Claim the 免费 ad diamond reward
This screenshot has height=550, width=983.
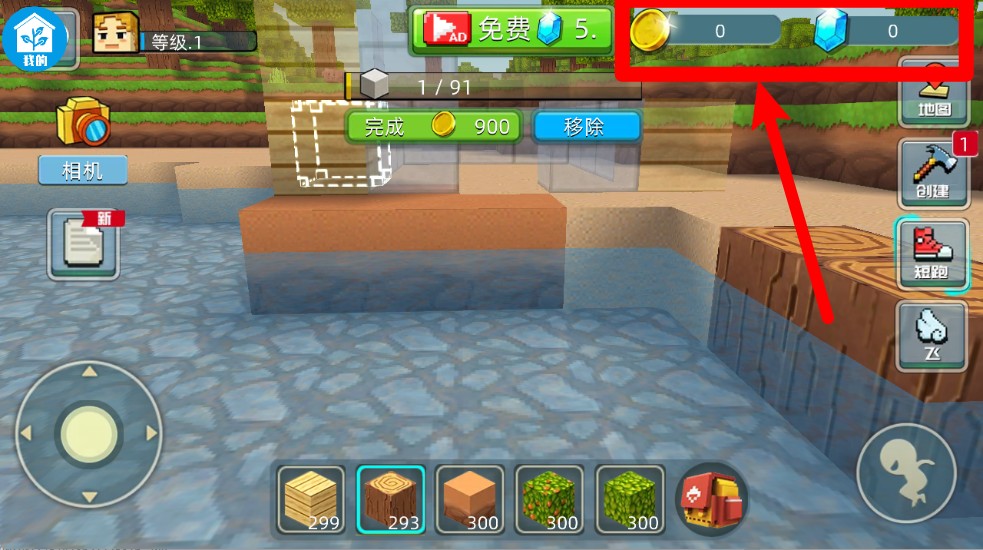512,30
